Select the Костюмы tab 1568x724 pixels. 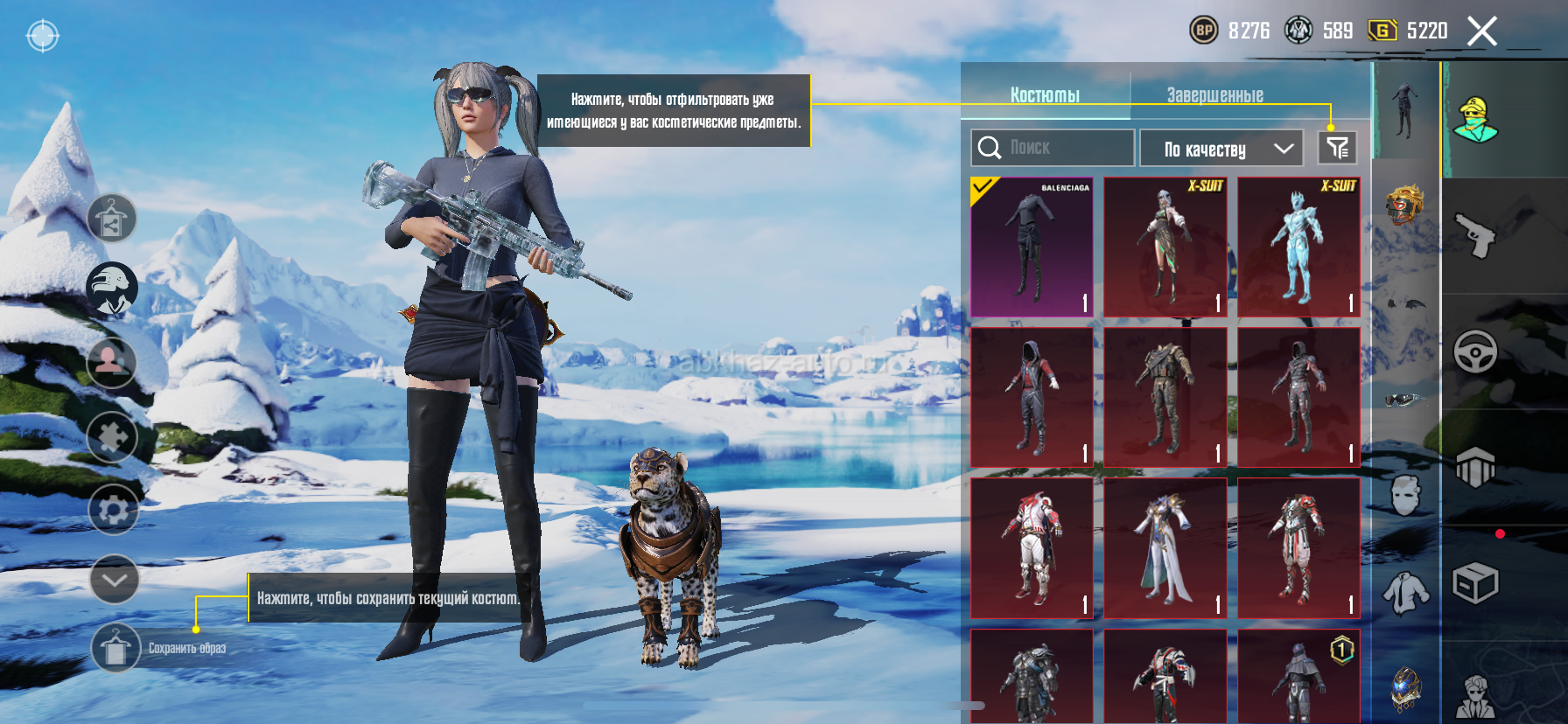click(x=1045, y=94)
